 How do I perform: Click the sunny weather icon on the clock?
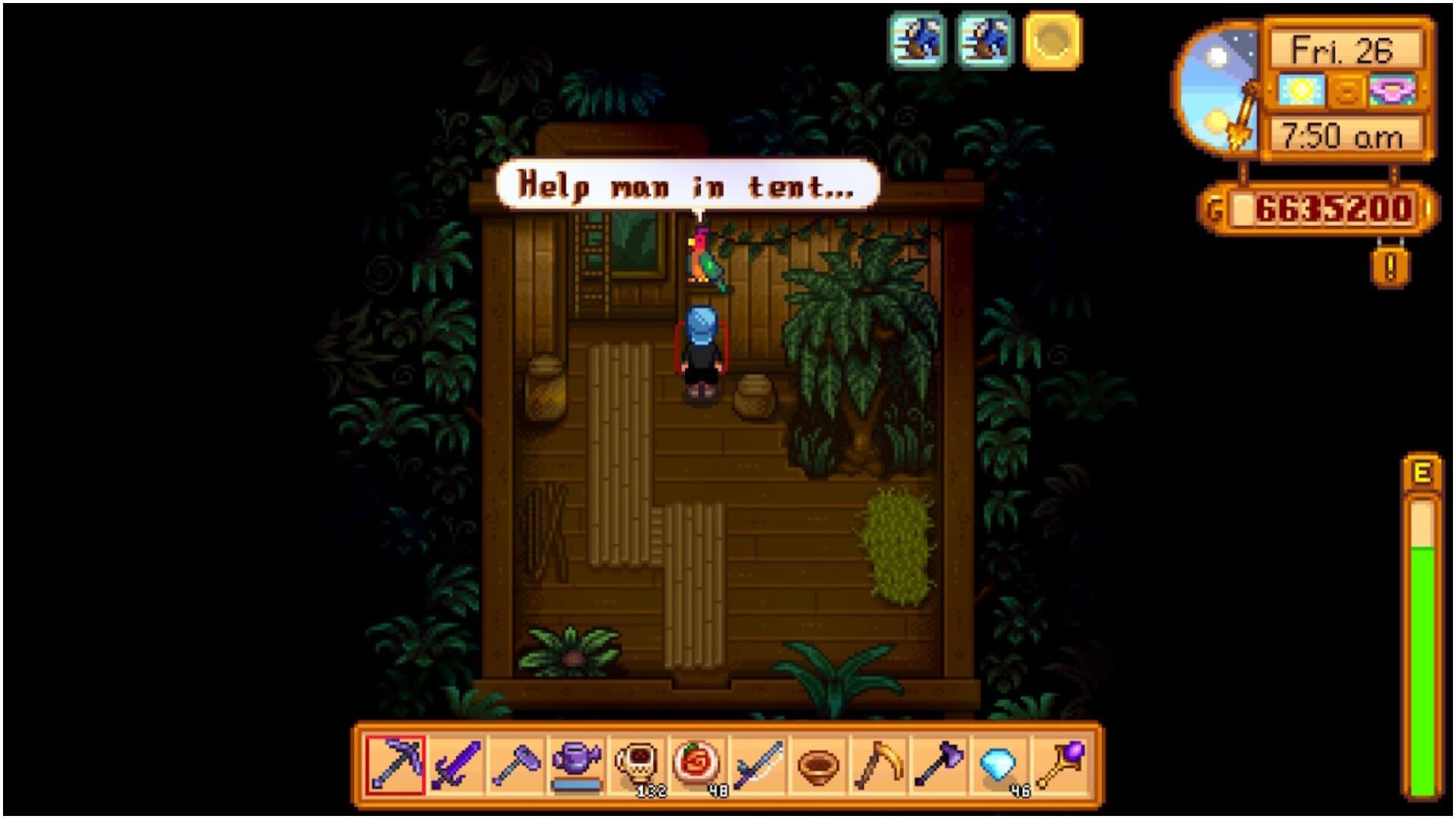(x=1301, y=91)
